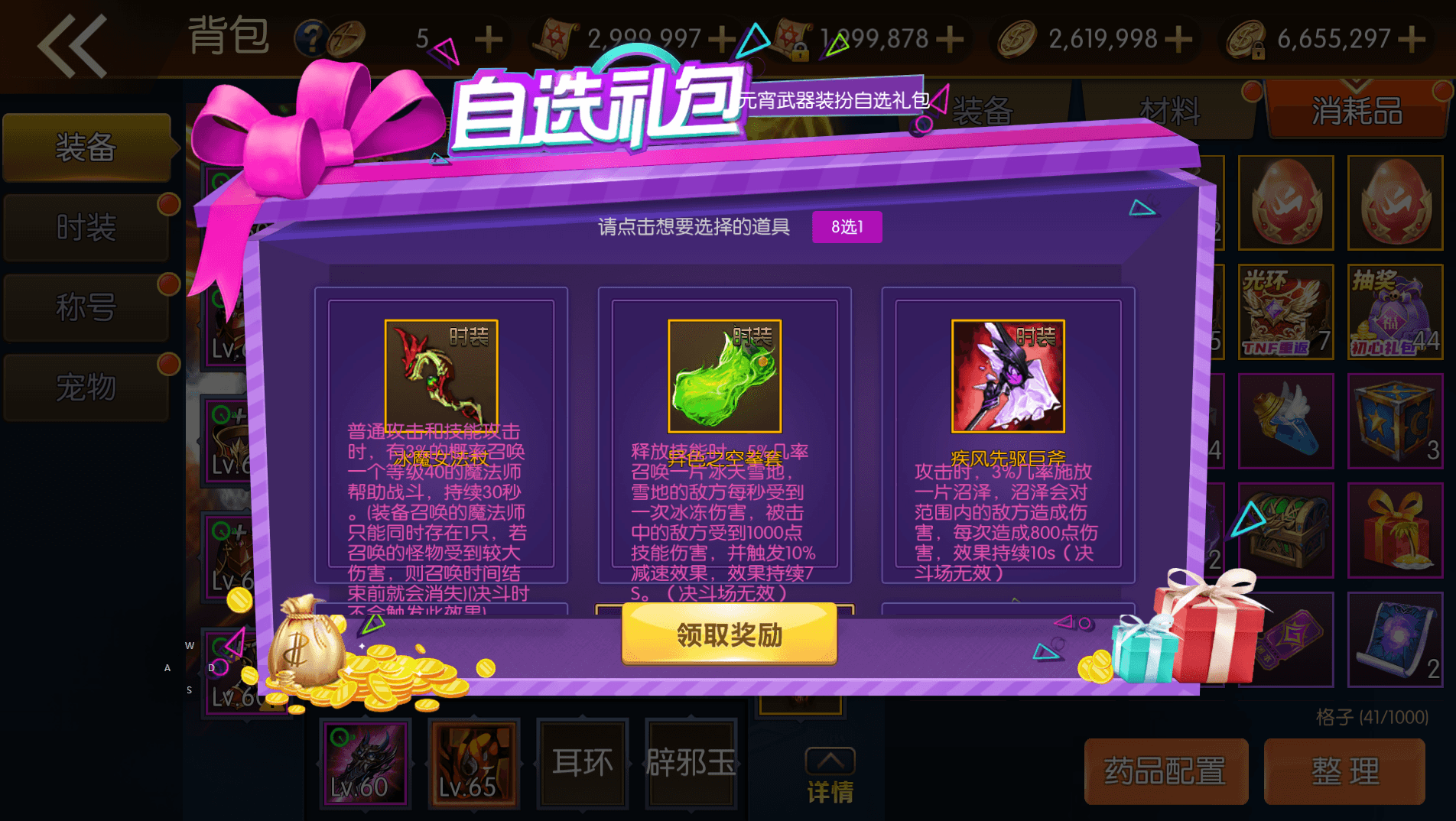This screenshot has height=821, width=1456.
Task: Select the 异色之空拳套 green fist weapon
Action: [725, 375]
